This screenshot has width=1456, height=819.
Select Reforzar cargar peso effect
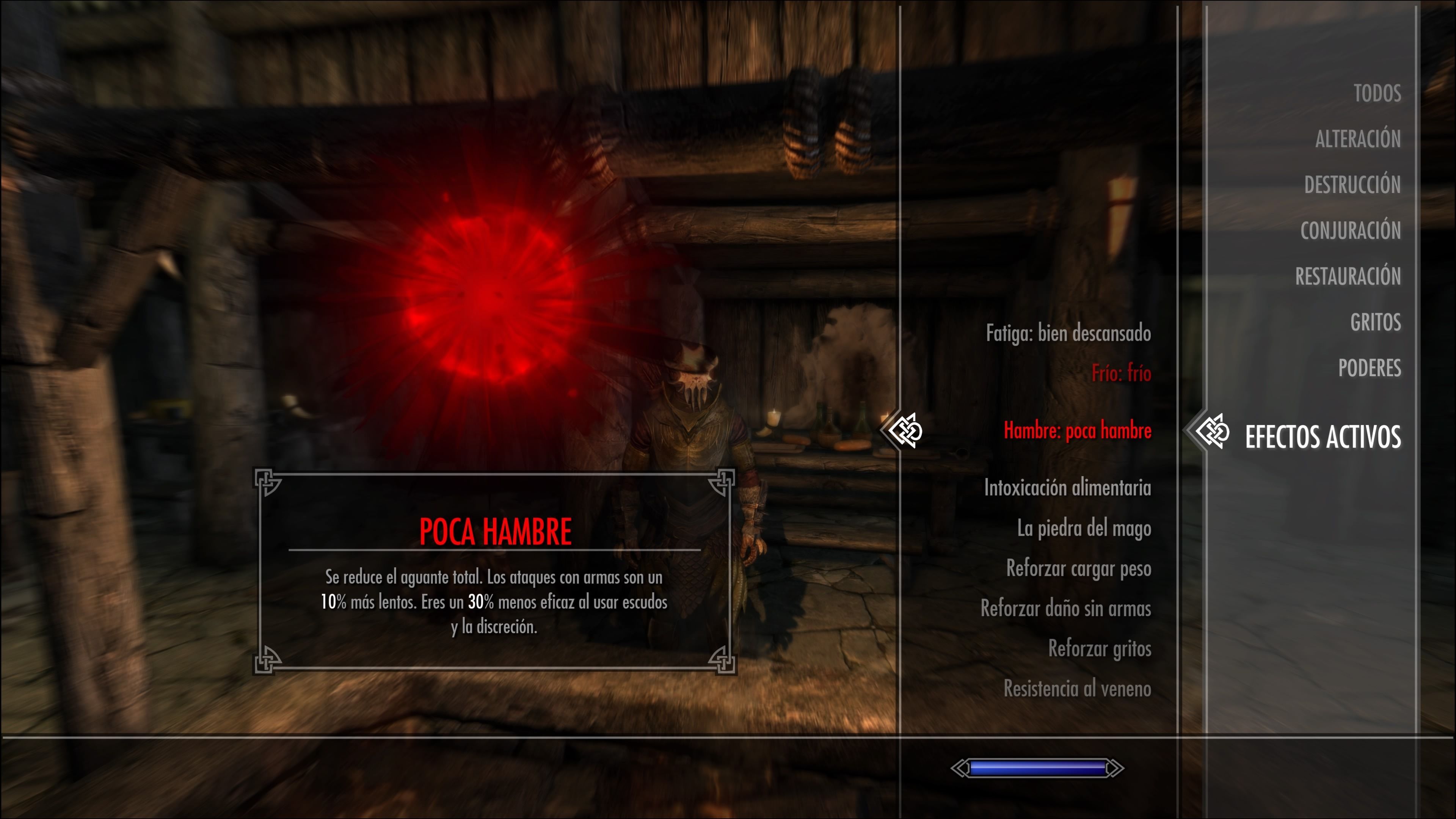(x=1078, y=569)
